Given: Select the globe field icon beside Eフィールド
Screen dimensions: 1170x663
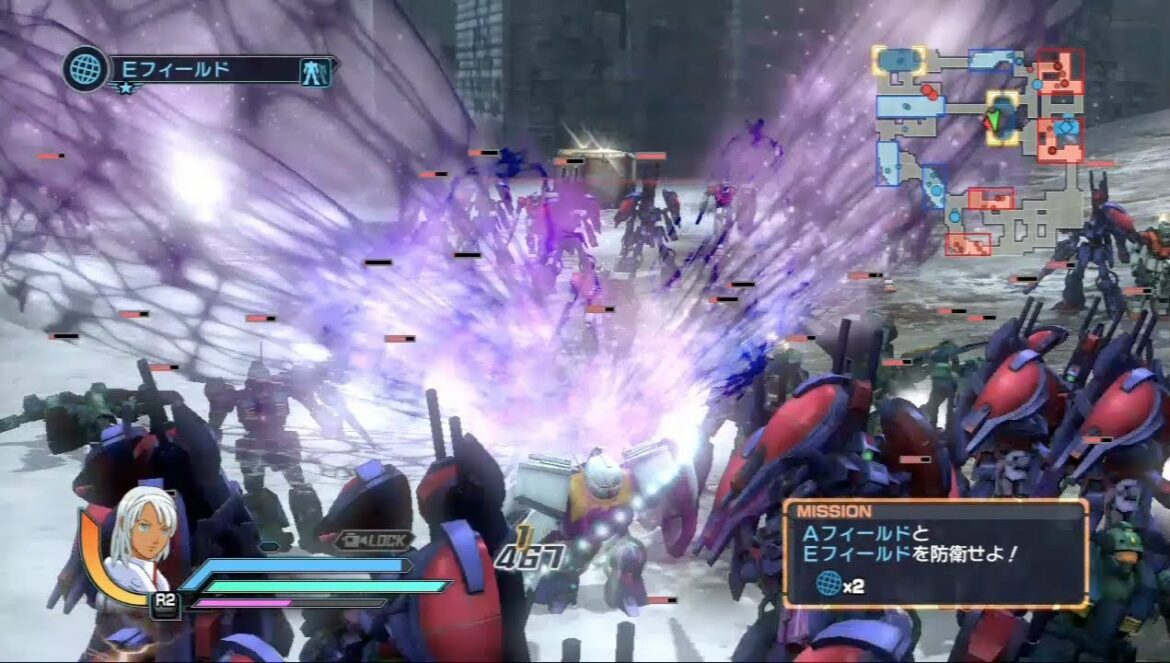Looking at the screenshot, I should pos(86,69).
